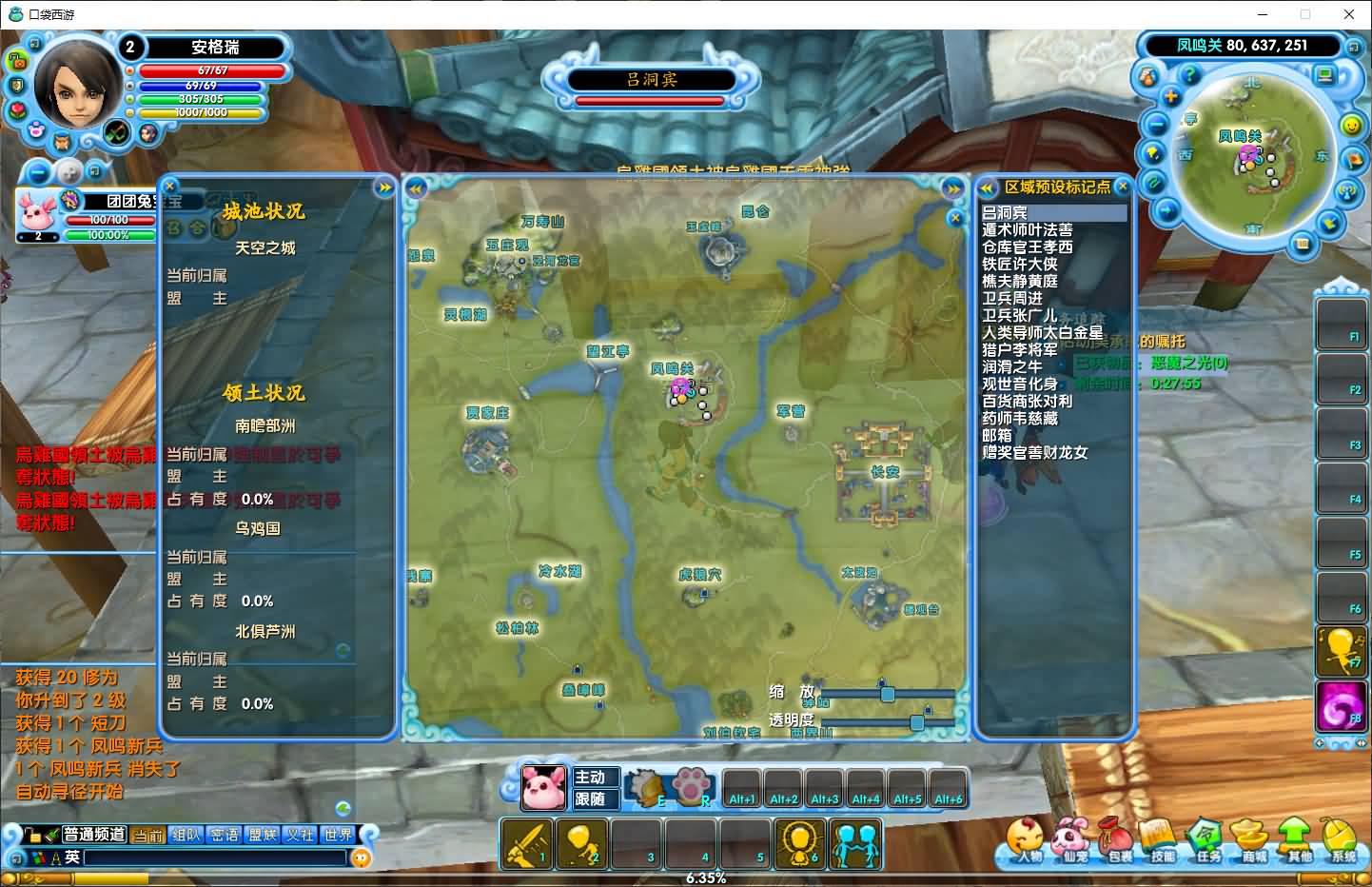Switch to the 组队 team chat tab

(x=186, y=835)
